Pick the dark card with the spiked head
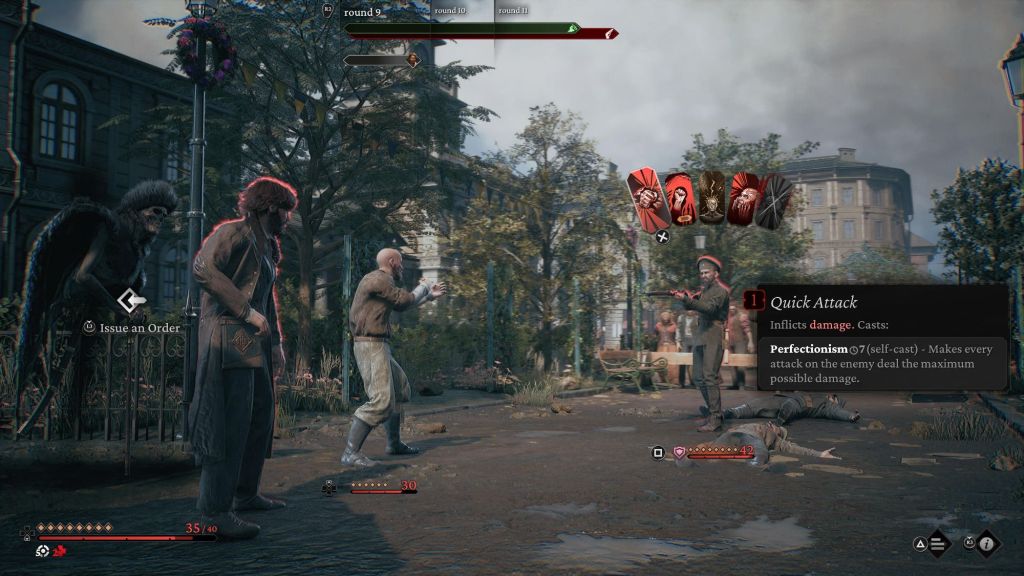 pyautogui.click(x=712, y=198)
